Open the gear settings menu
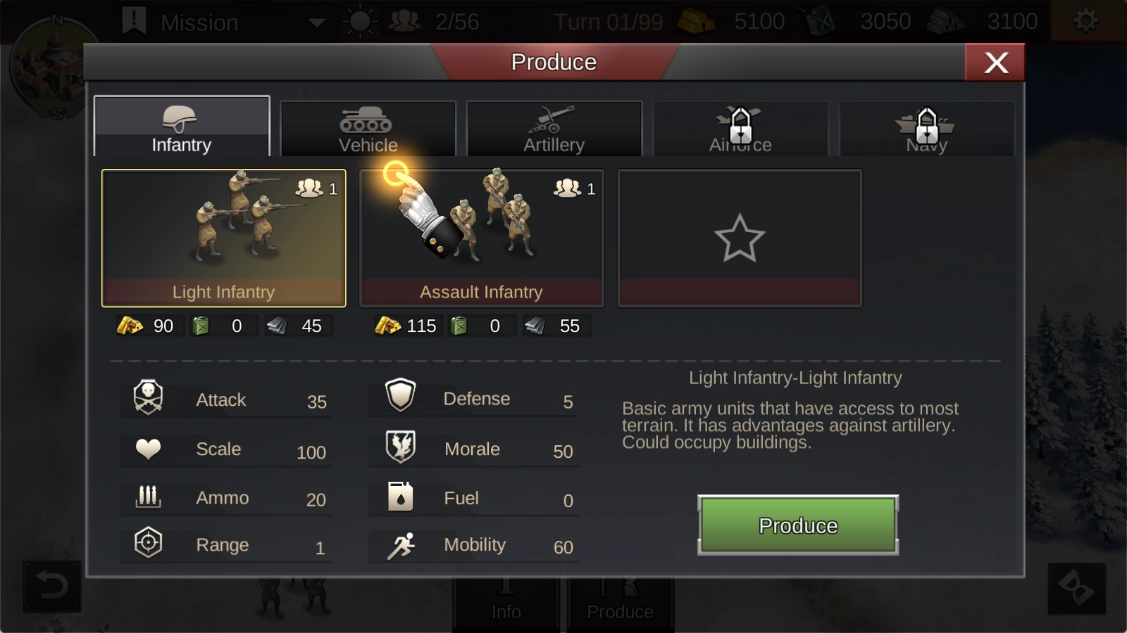The height and width of the screenshot is (633, 1127). point(1085,21)
